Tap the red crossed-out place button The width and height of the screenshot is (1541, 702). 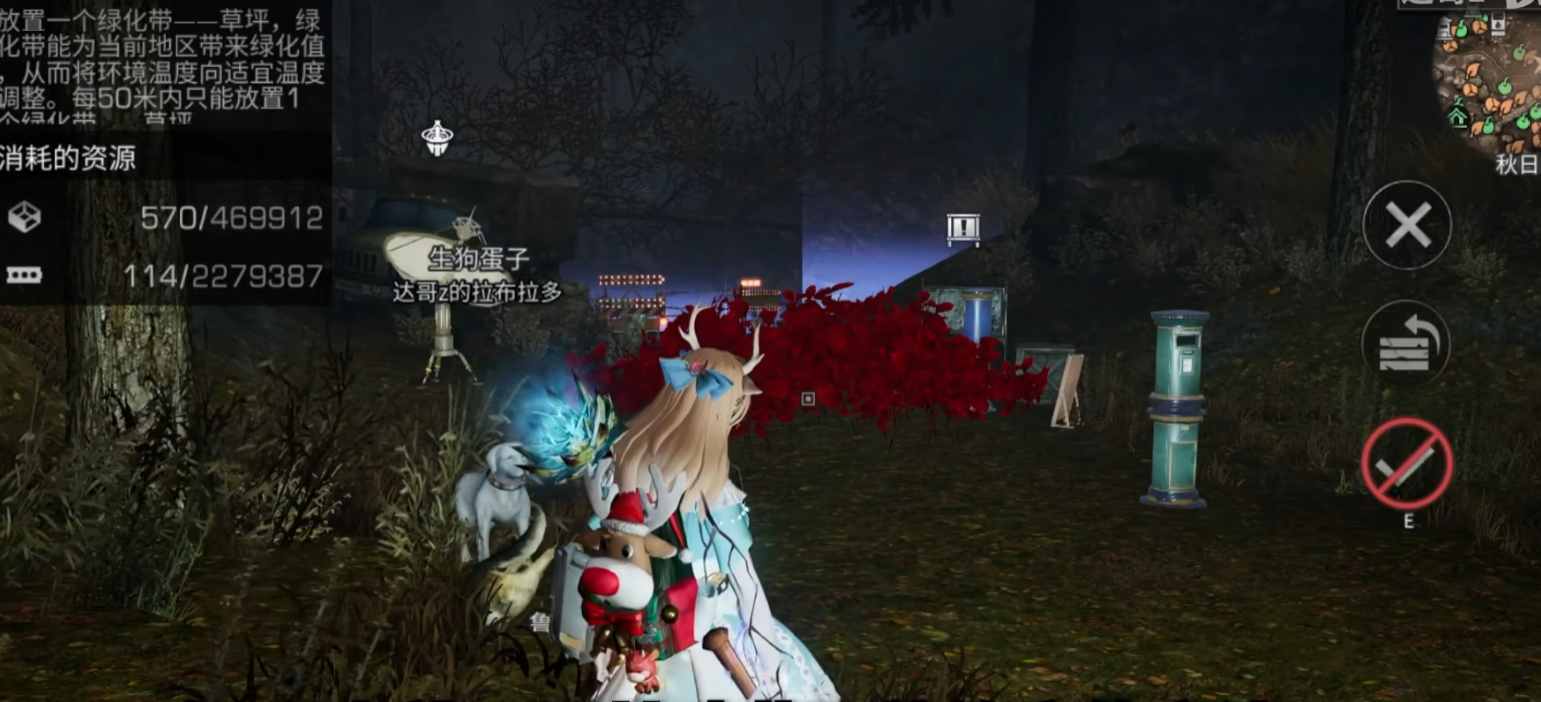(1406, 464)
